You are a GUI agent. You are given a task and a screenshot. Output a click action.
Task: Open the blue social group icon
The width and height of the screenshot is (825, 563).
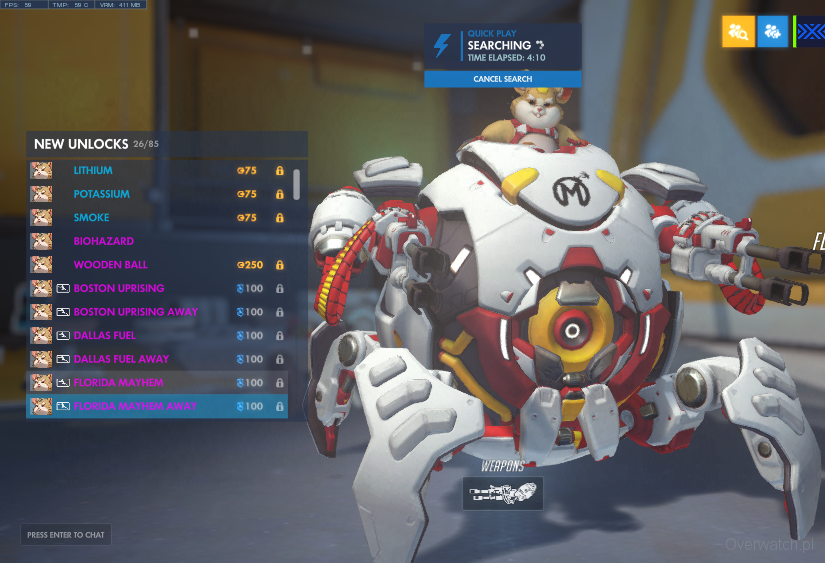click(x=772, y=31)
